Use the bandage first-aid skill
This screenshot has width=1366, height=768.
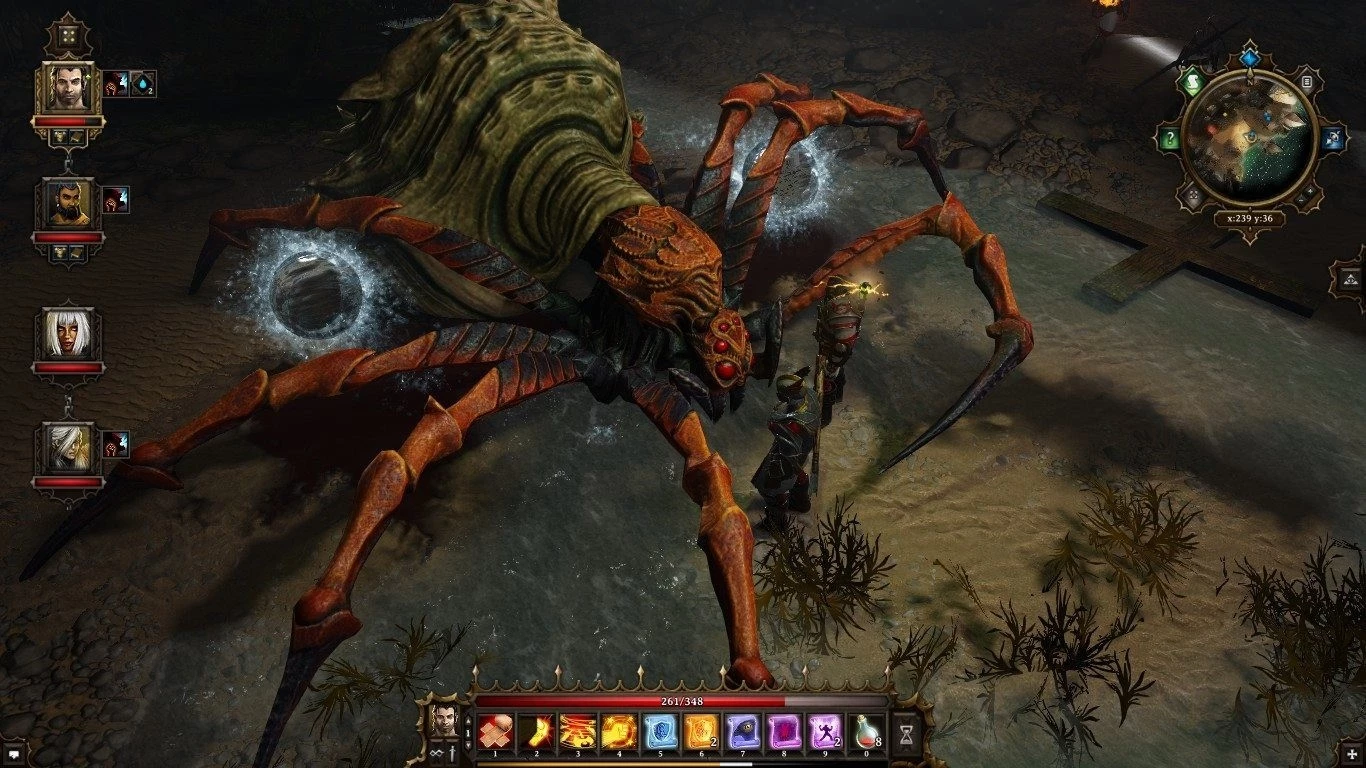pos(493,733)
